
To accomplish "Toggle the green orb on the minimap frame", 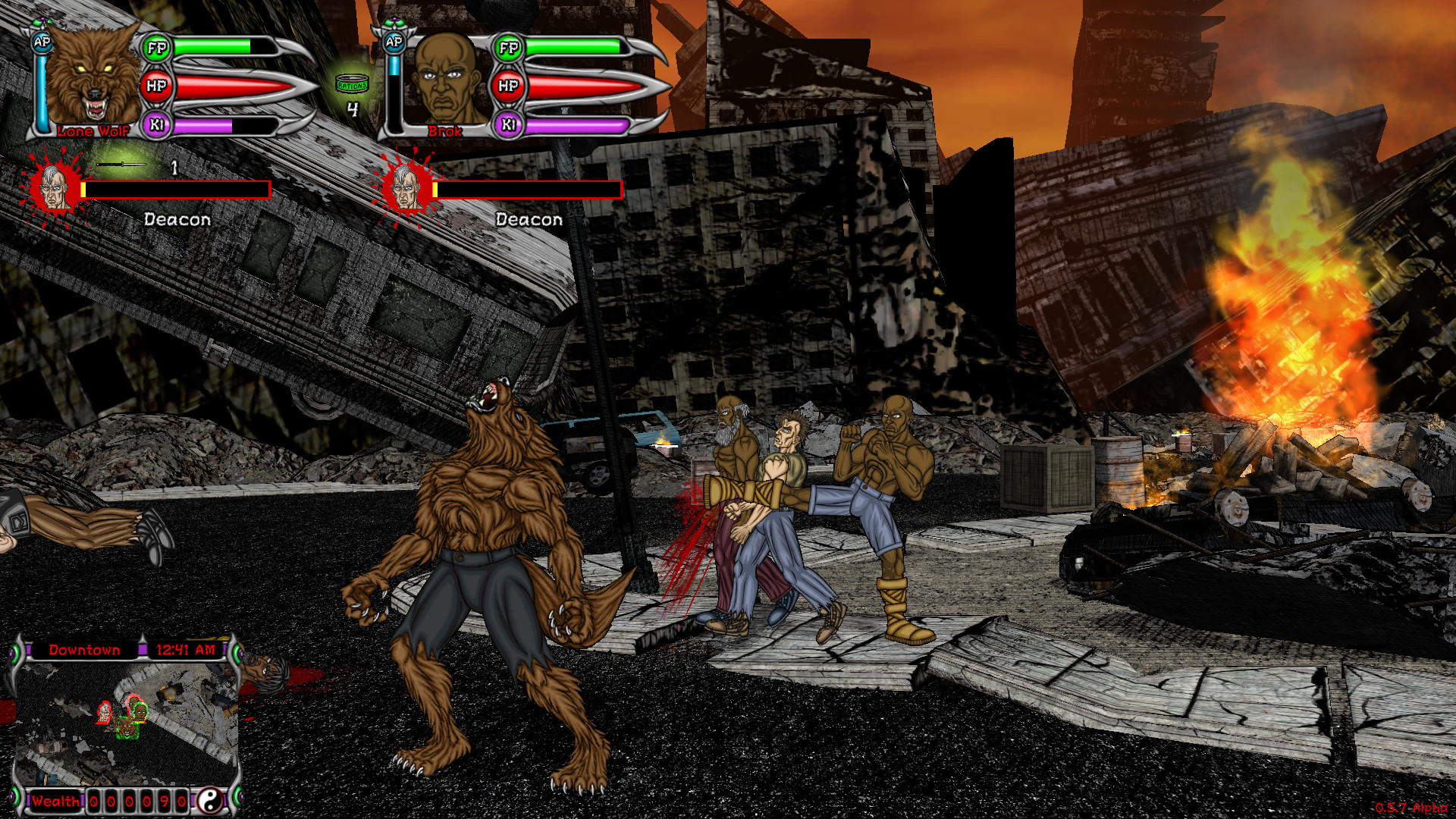I will coord(14,653).
